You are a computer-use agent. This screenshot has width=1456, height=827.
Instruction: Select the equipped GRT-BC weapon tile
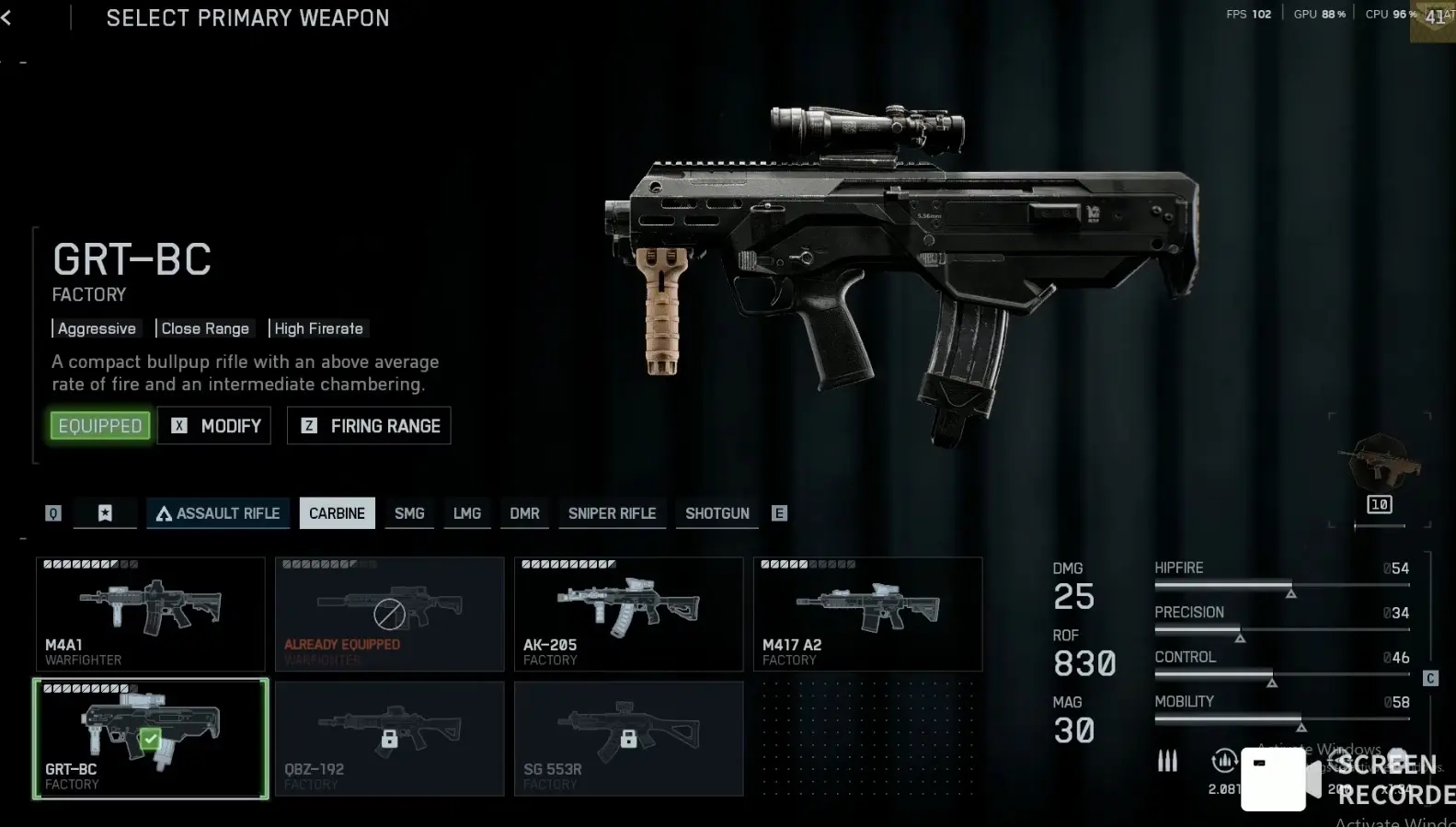point(151,739)
